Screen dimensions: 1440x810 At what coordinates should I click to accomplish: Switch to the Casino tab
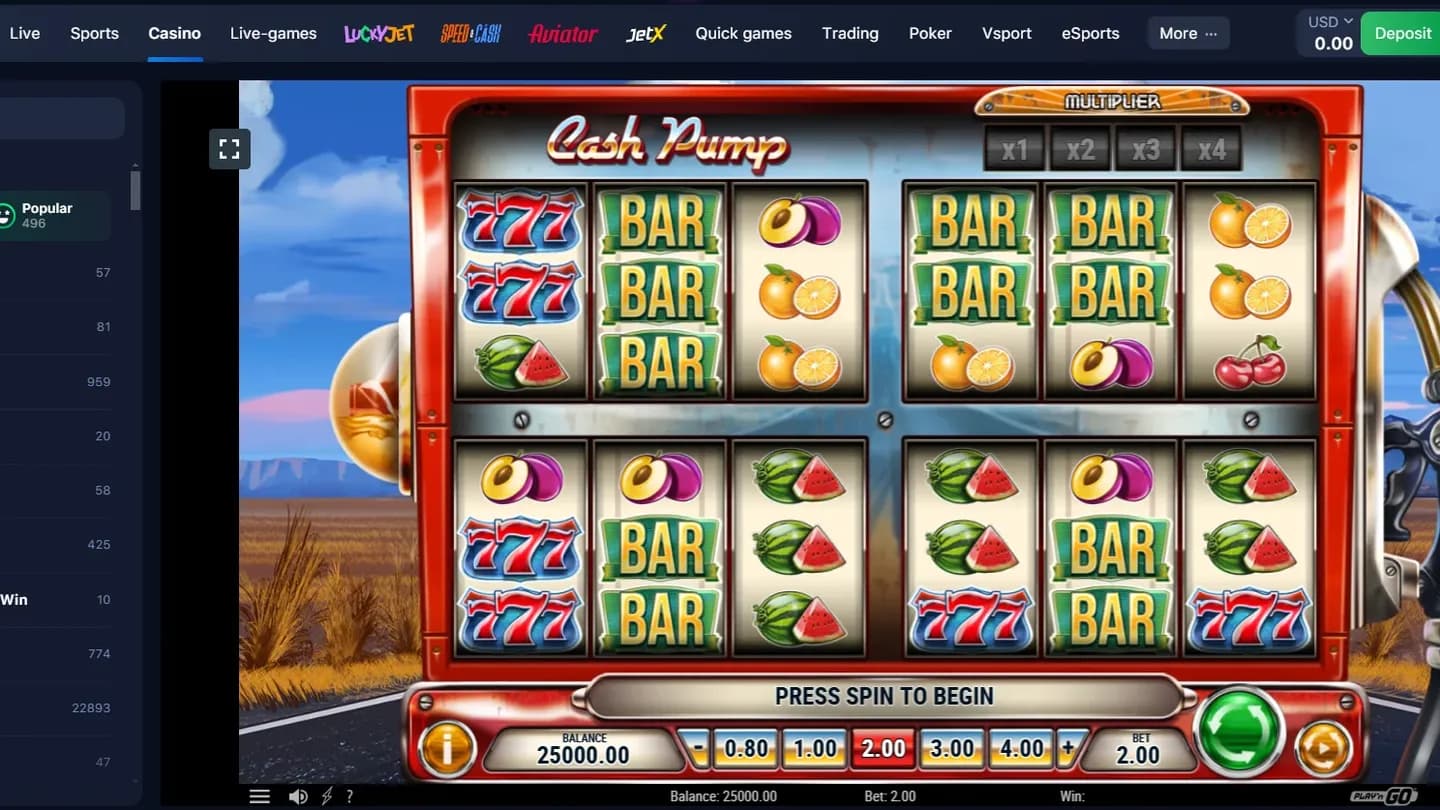click(174, 33)
